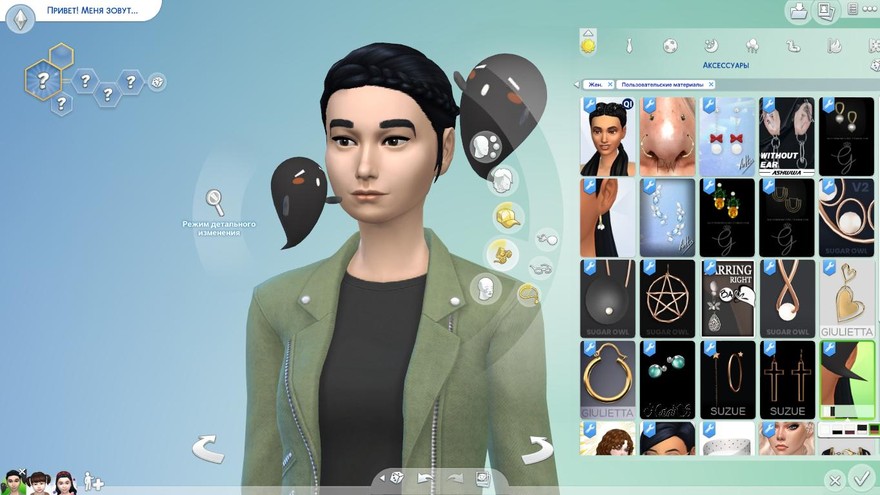The width and height of the screenshot is (880, 495).
Task: Switch to the everyday outfit sun tab
Action: coord(588,46)
